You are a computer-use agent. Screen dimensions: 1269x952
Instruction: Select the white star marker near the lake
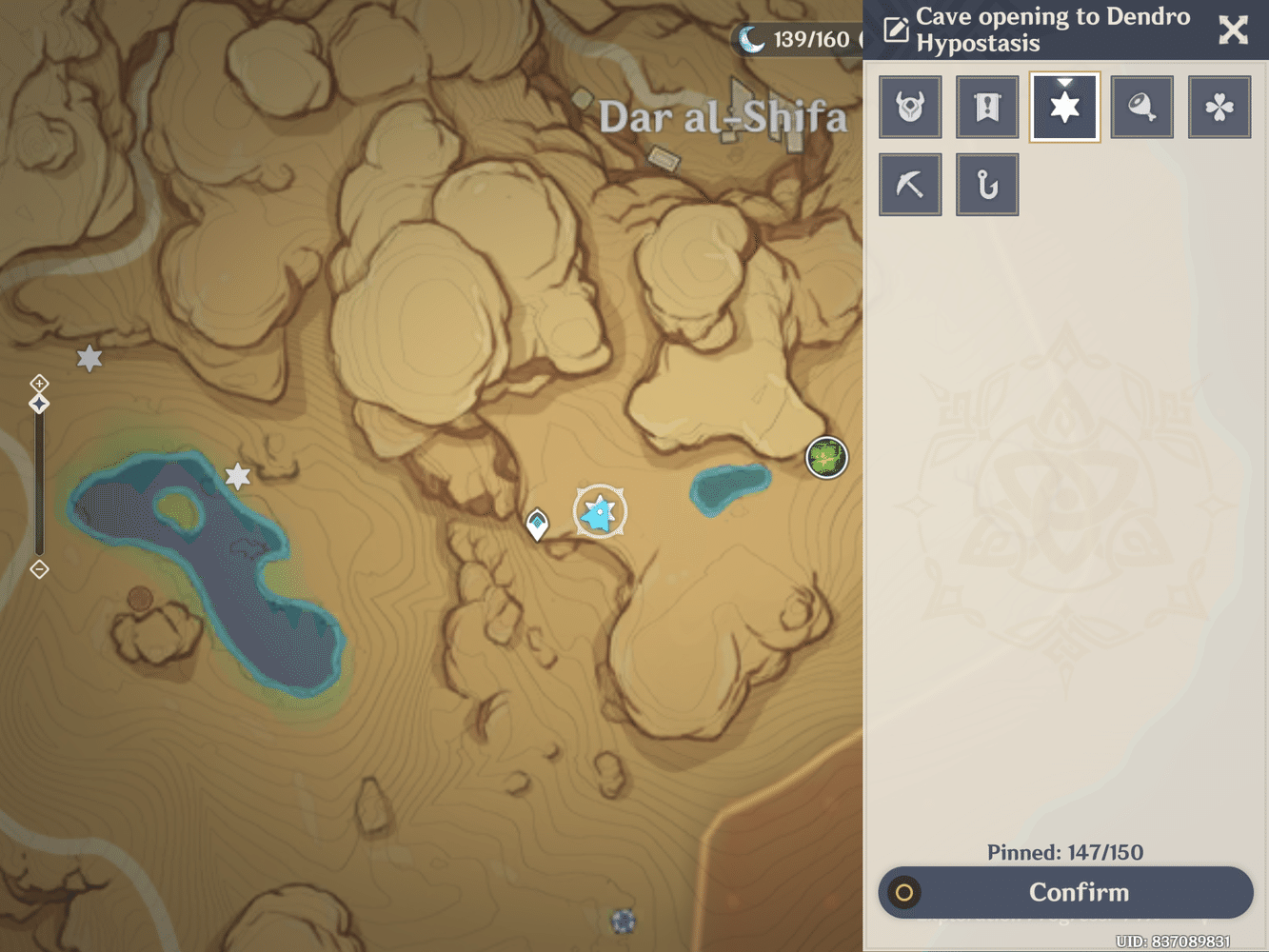[237, 475]
